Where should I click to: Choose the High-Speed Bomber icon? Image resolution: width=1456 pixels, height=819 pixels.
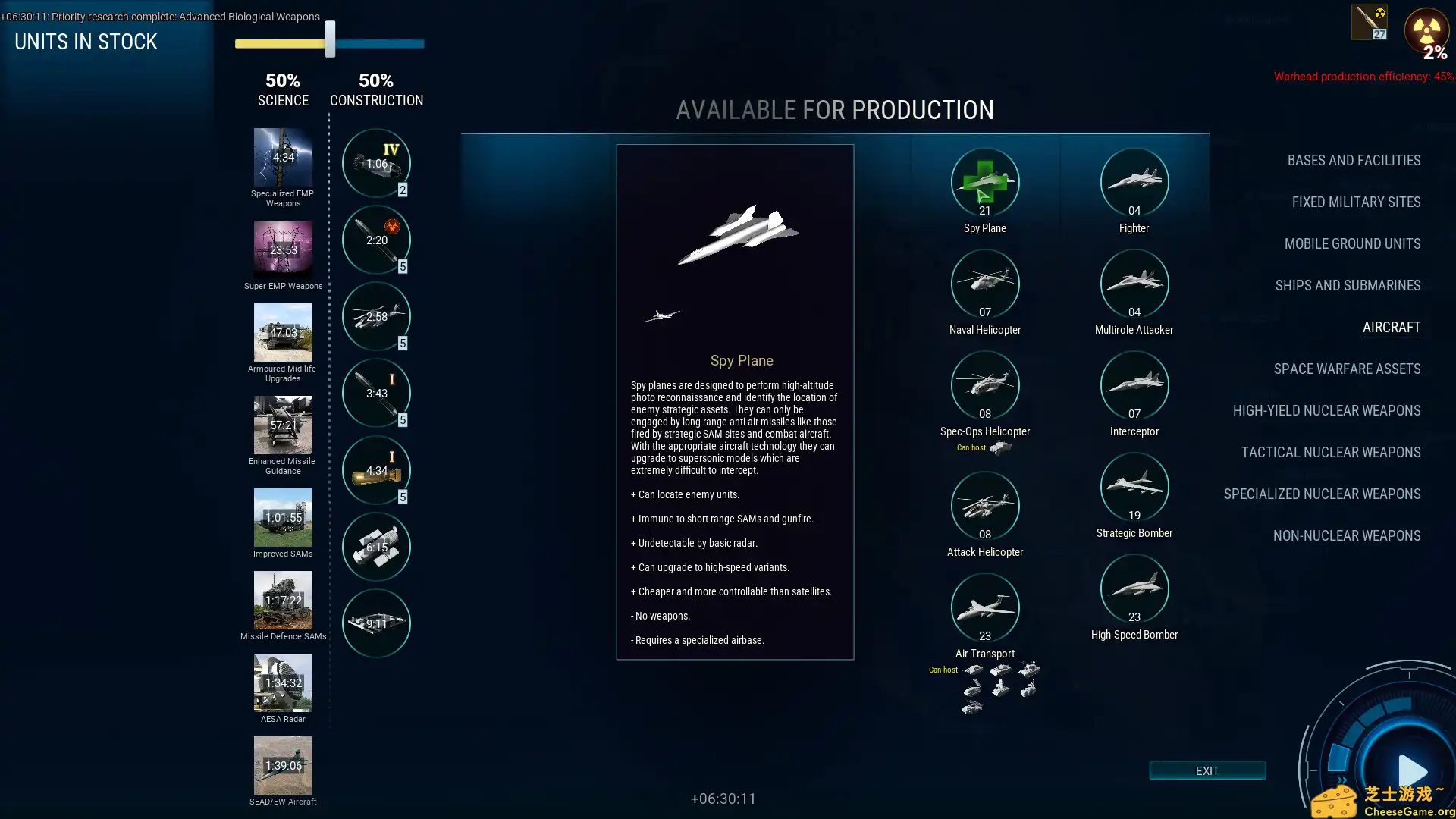coord(1134,588)
